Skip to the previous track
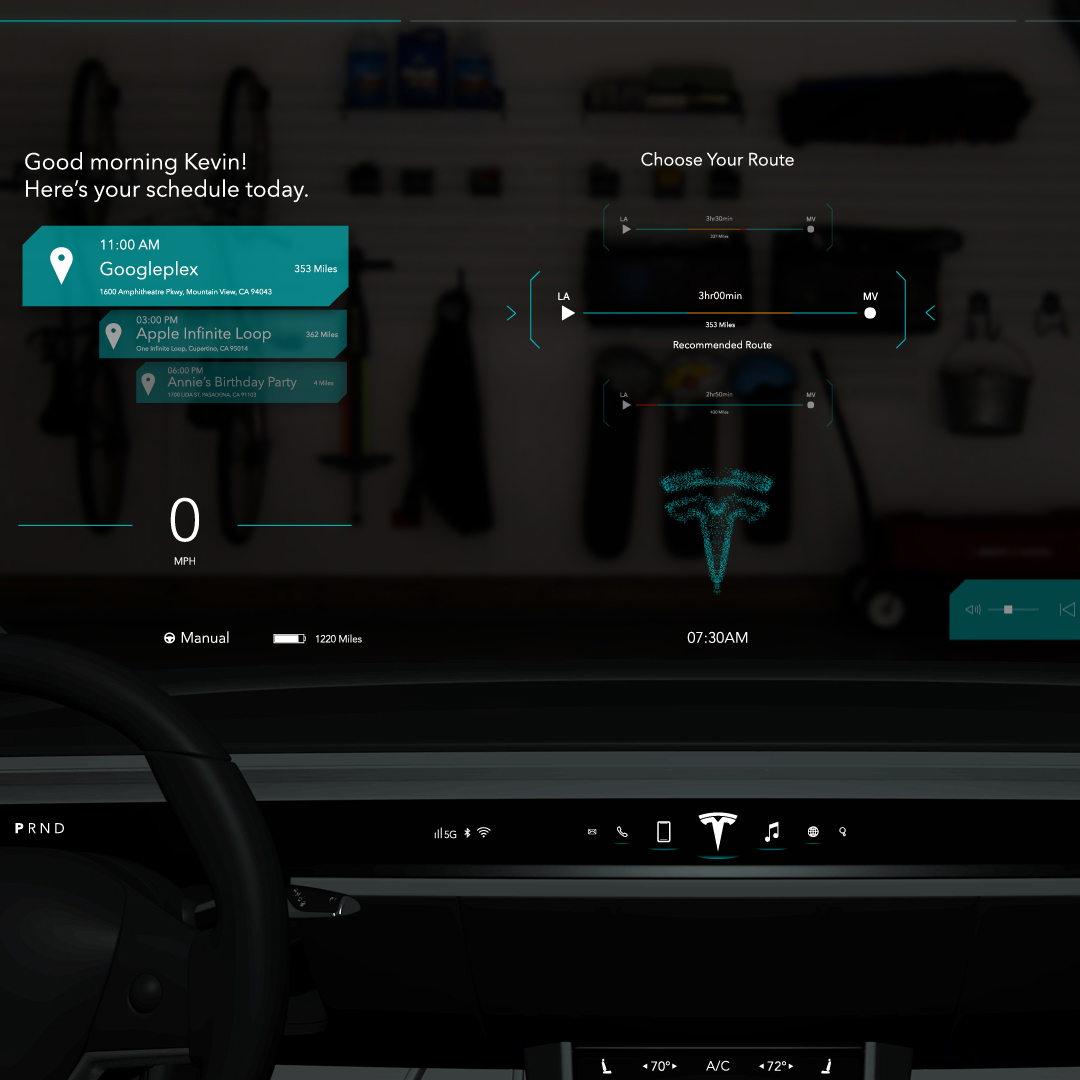This screenshot has height=1080, width=1080. (x=1067, y=609)
